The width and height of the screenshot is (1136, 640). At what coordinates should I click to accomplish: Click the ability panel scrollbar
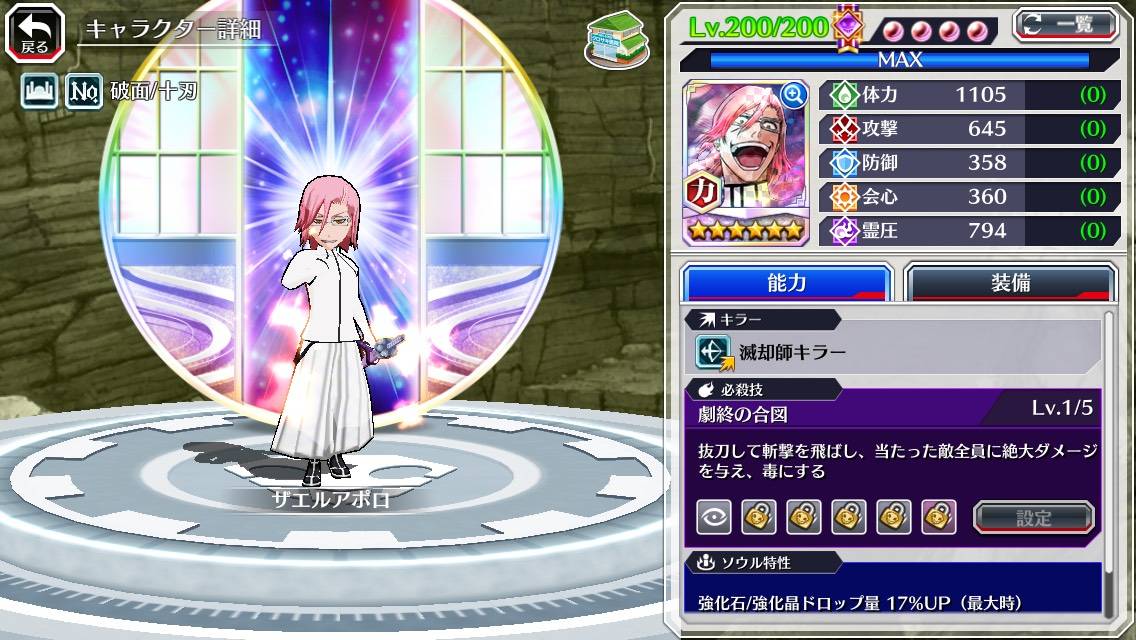(1108, 460)
